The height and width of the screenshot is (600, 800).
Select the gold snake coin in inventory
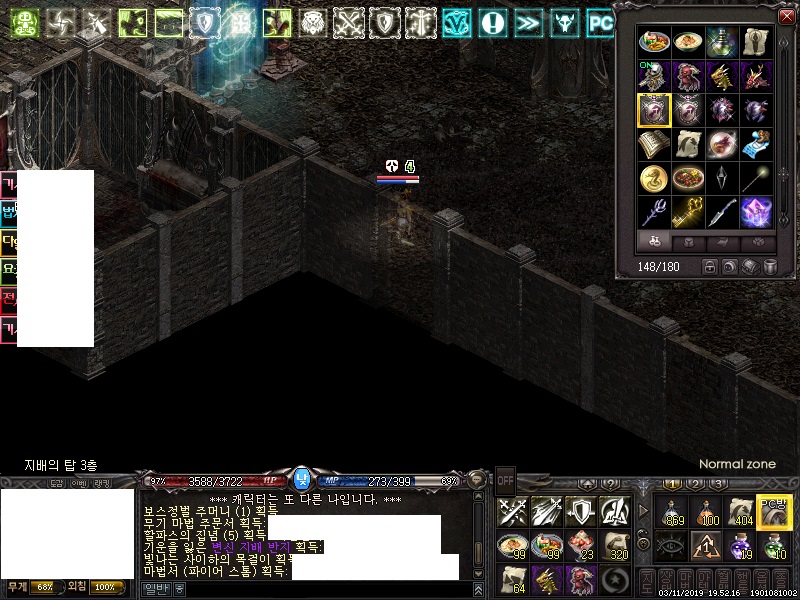pos(653,178)
